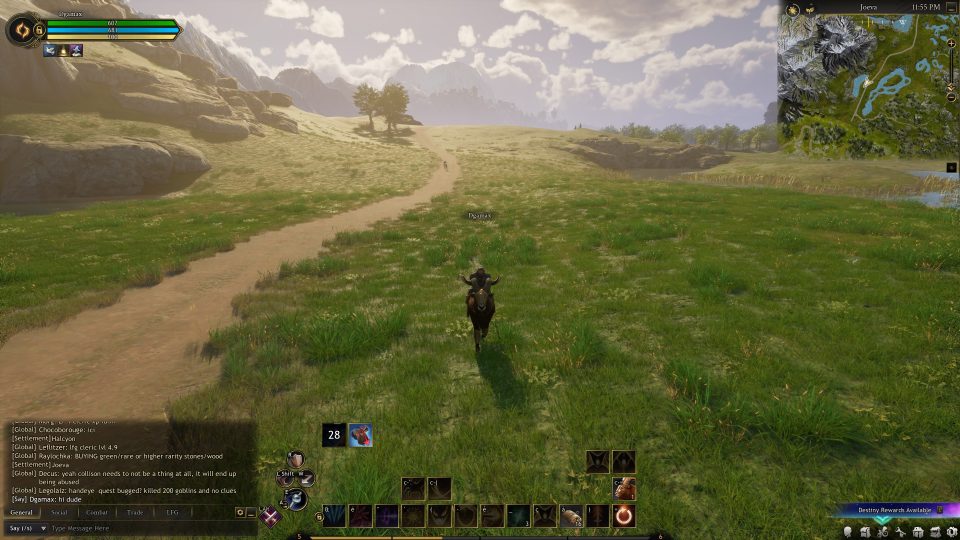Open the Social chat tab
This screenshot has width=960, height=540.
pyautogui.click(x=59, y=512)
